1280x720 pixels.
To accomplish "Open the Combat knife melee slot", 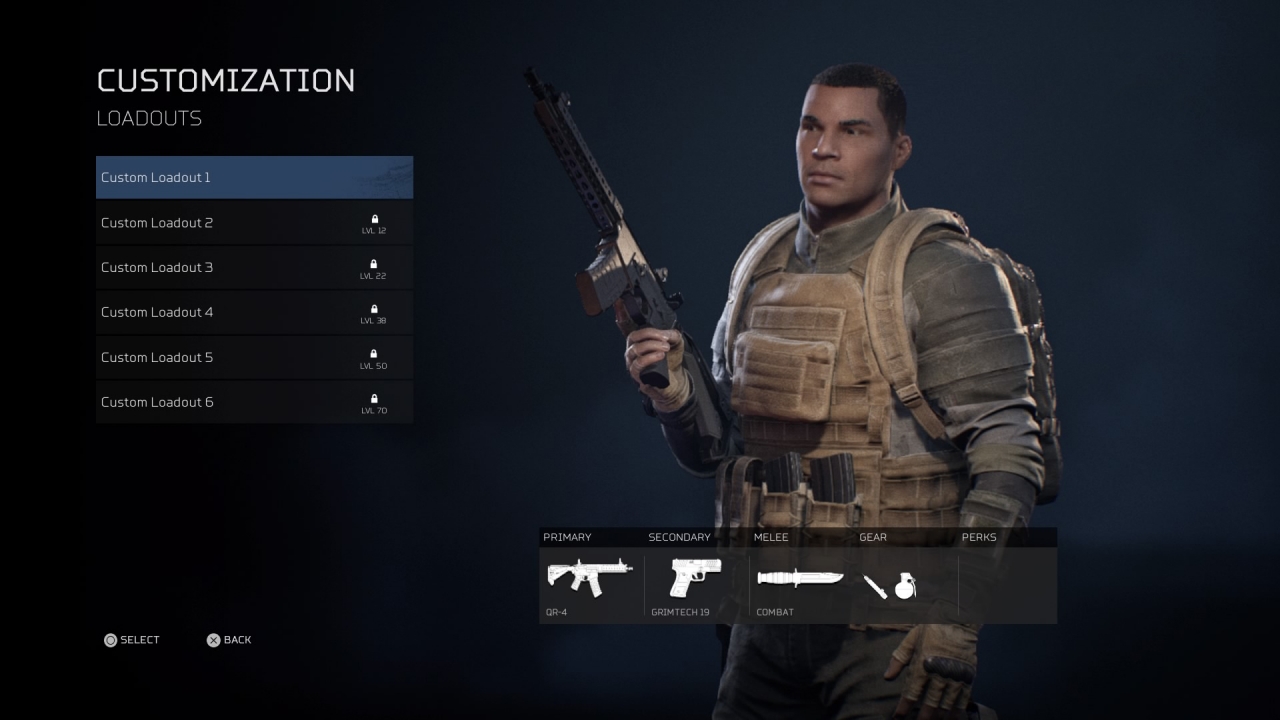I will point(800,579).
